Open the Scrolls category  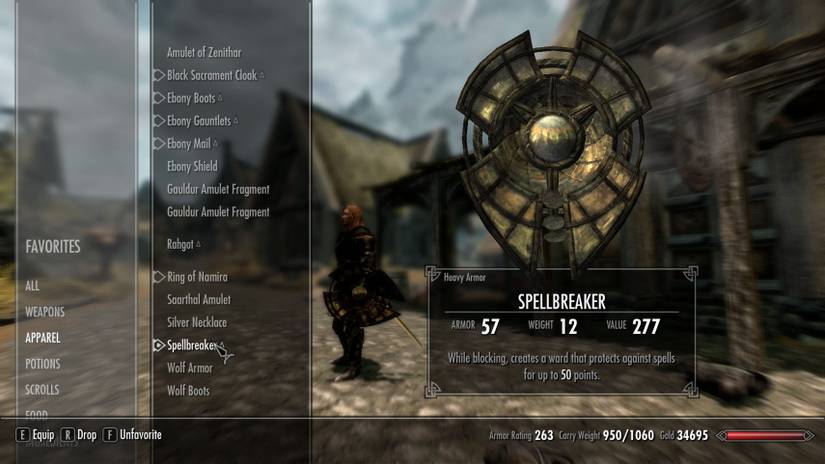coord(42,390)
